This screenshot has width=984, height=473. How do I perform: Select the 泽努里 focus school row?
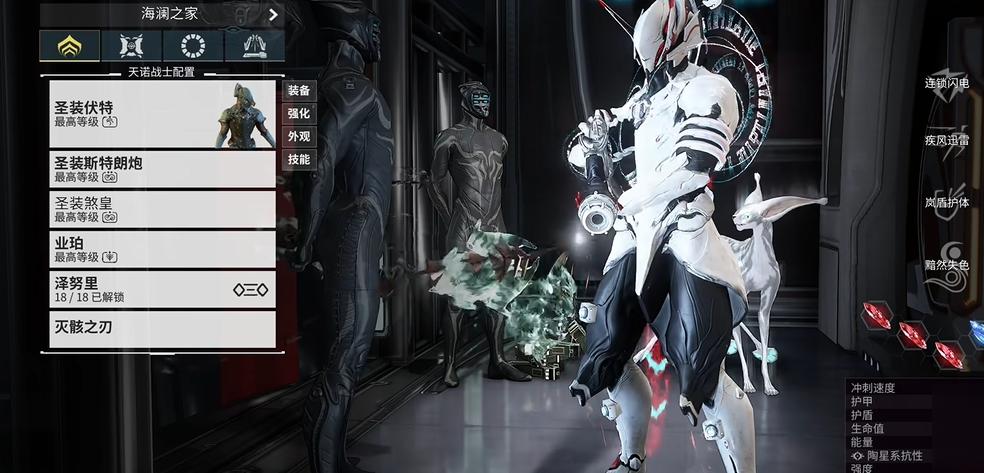pos(162,289)
